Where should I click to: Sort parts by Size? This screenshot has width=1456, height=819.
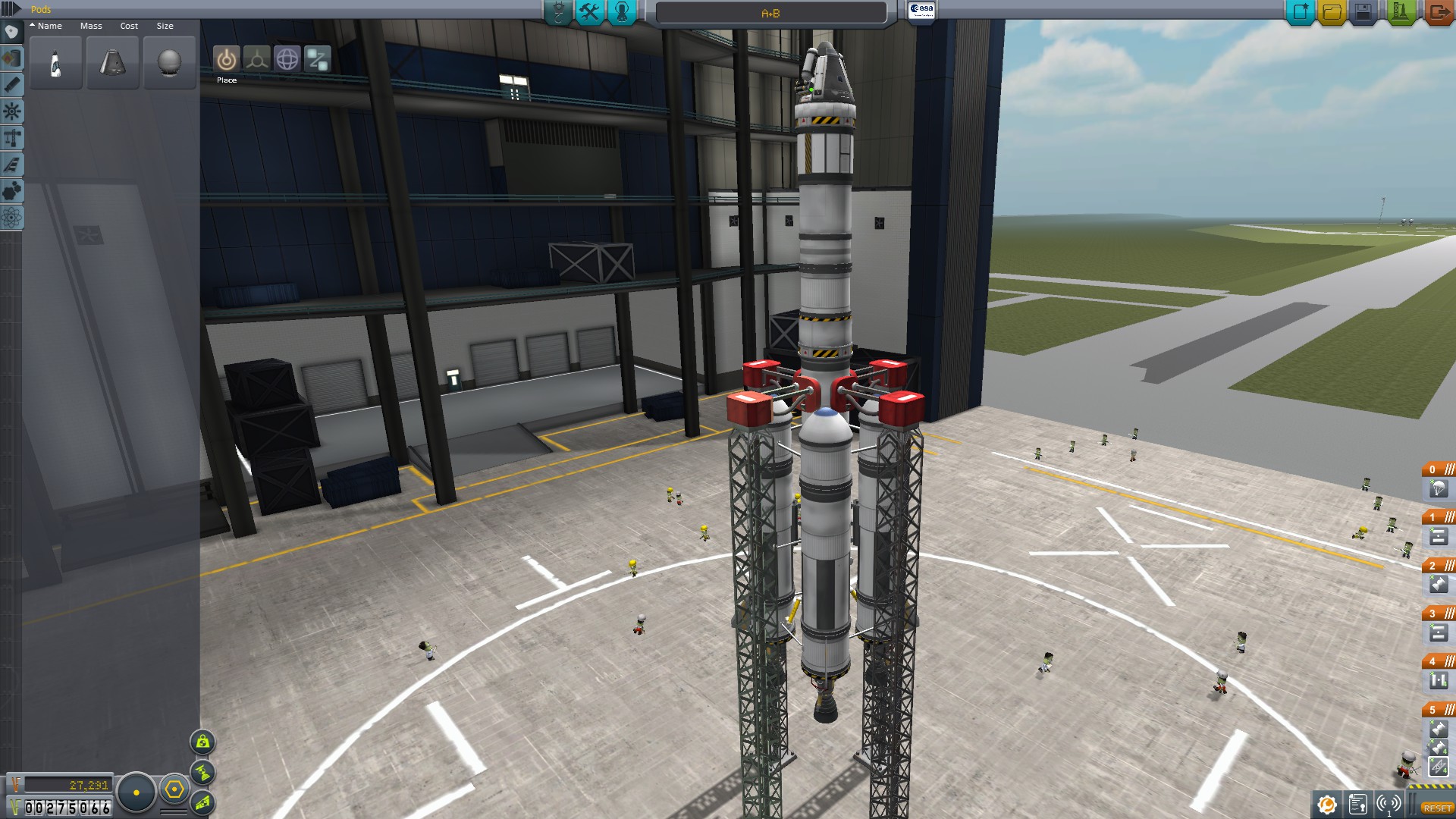pyautogui.click(x=165, y=26)
